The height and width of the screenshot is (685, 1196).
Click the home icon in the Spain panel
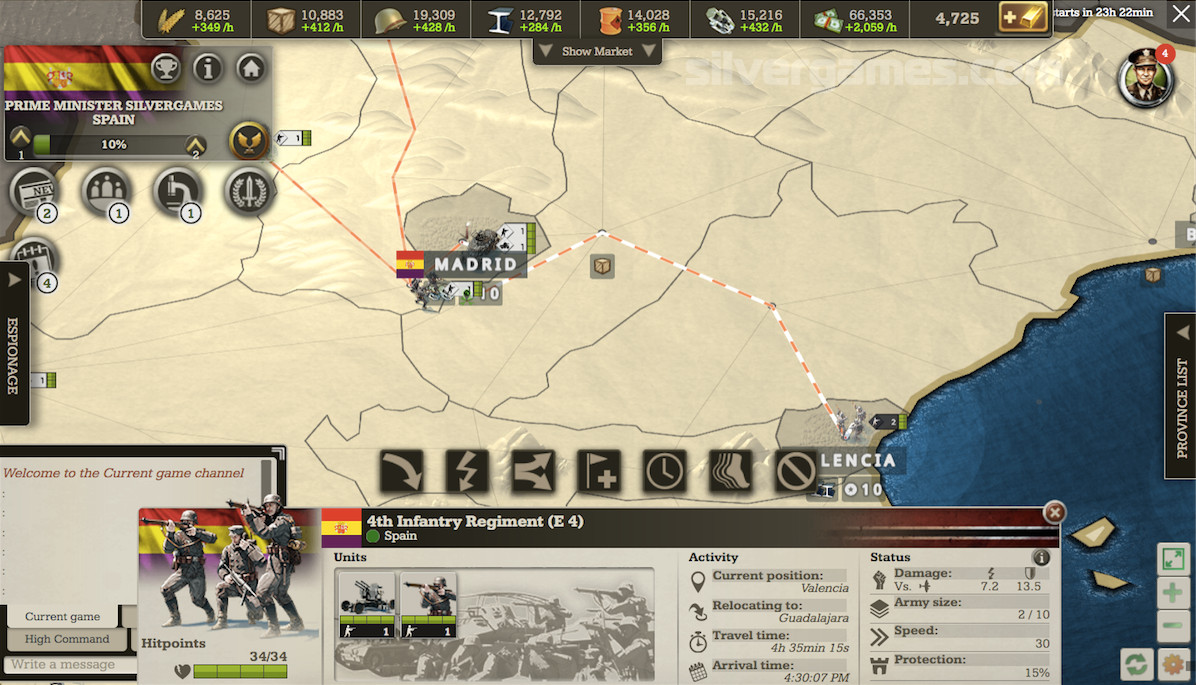coord(251,69)
